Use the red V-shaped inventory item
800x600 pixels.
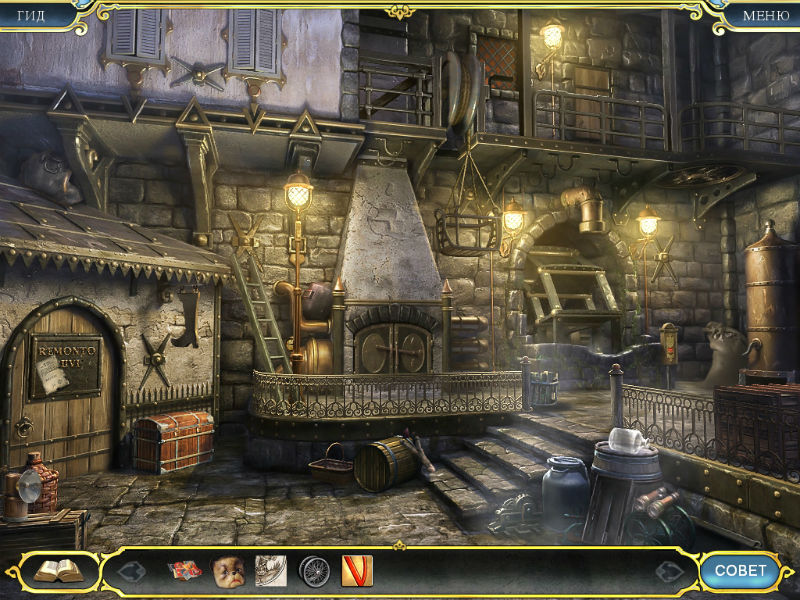[x=357, y=571]
